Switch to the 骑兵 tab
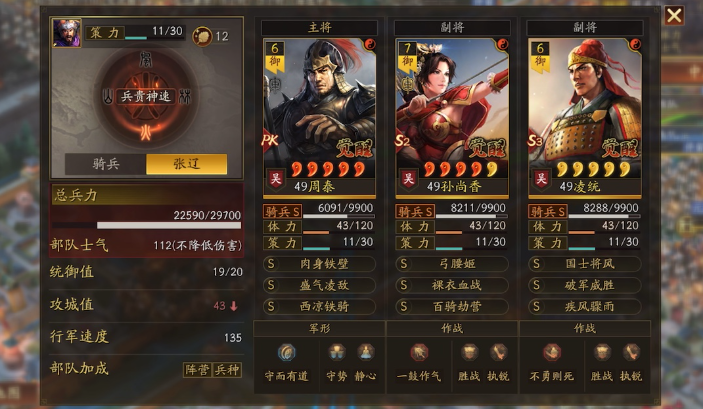 (105, 164)
